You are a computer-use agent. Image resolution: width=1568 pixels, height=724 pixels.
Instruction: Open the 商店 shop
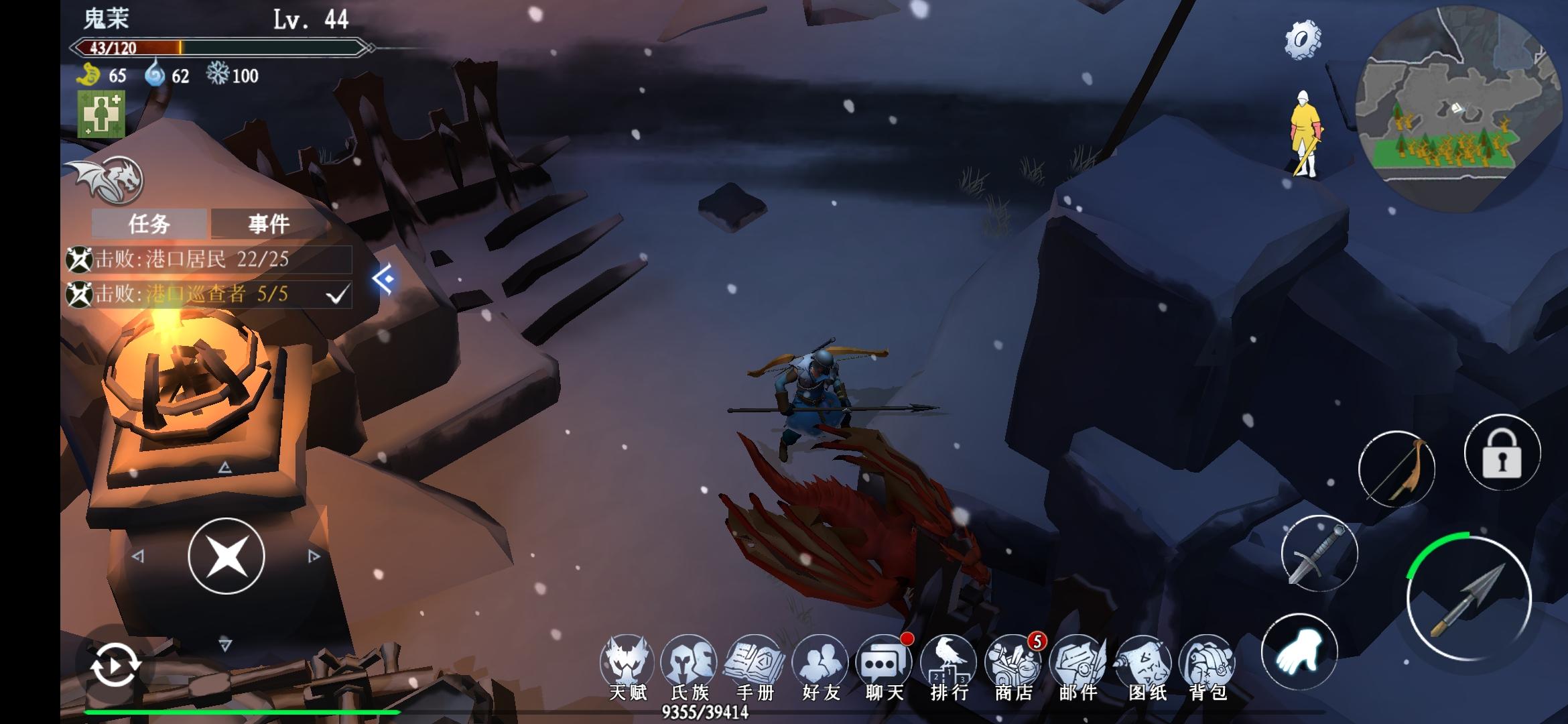click(x=1013, y=665)
